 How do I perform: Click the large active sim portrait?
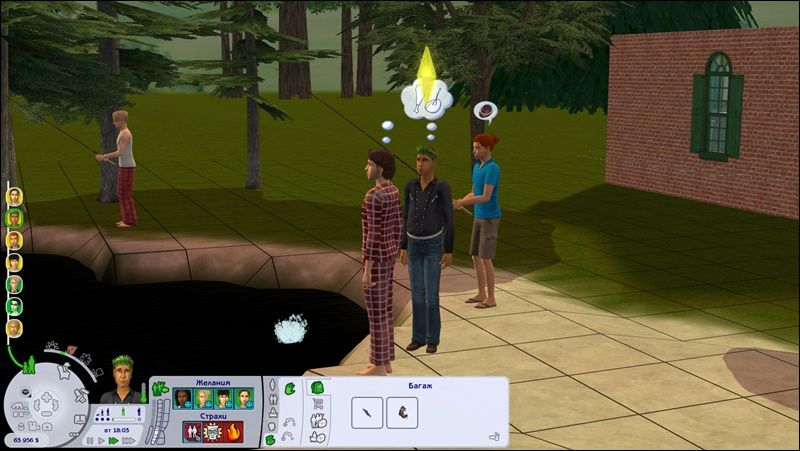coord(123,378)
